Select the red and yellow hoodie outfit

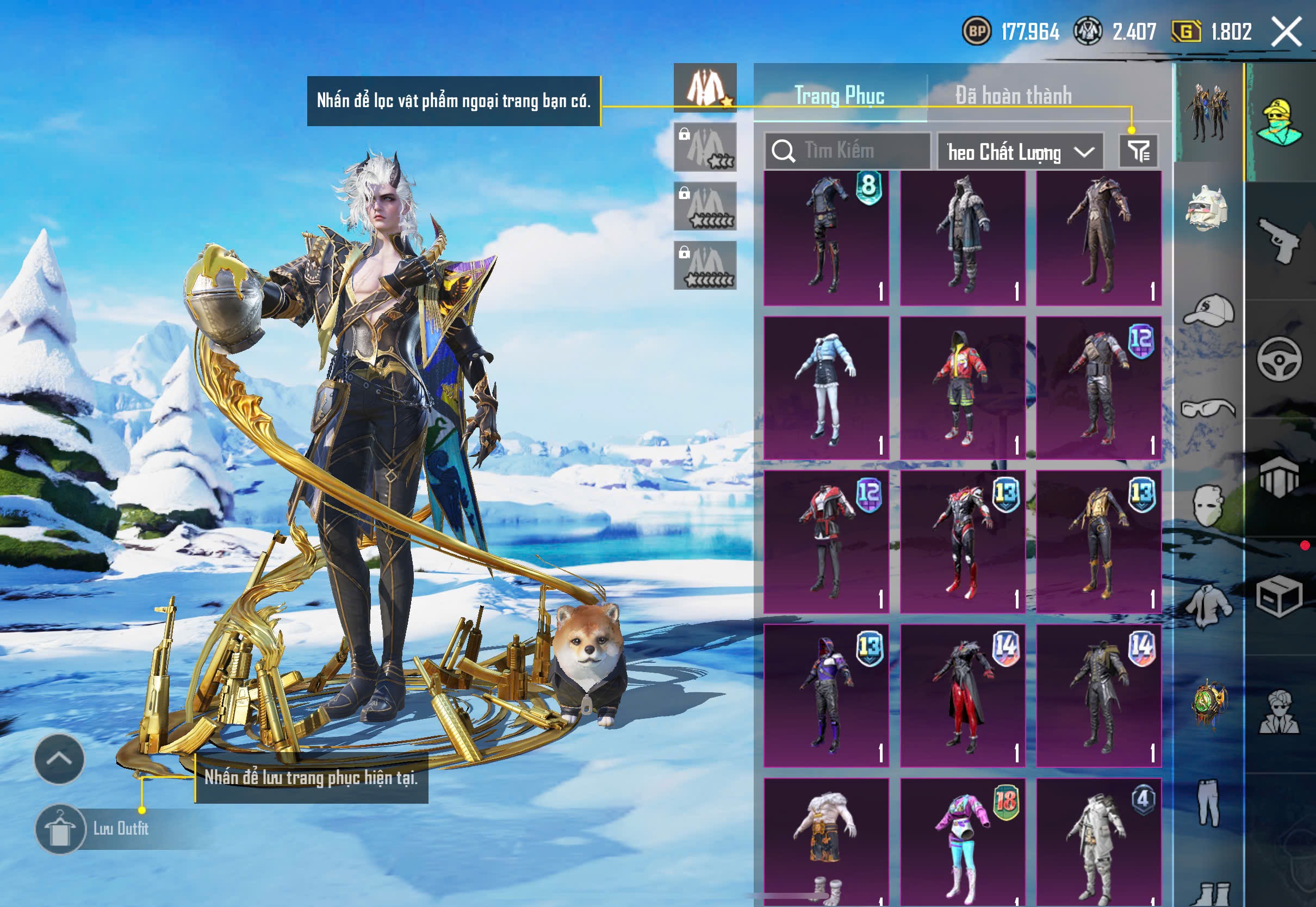pyautogui.click(x=963, y=388)
